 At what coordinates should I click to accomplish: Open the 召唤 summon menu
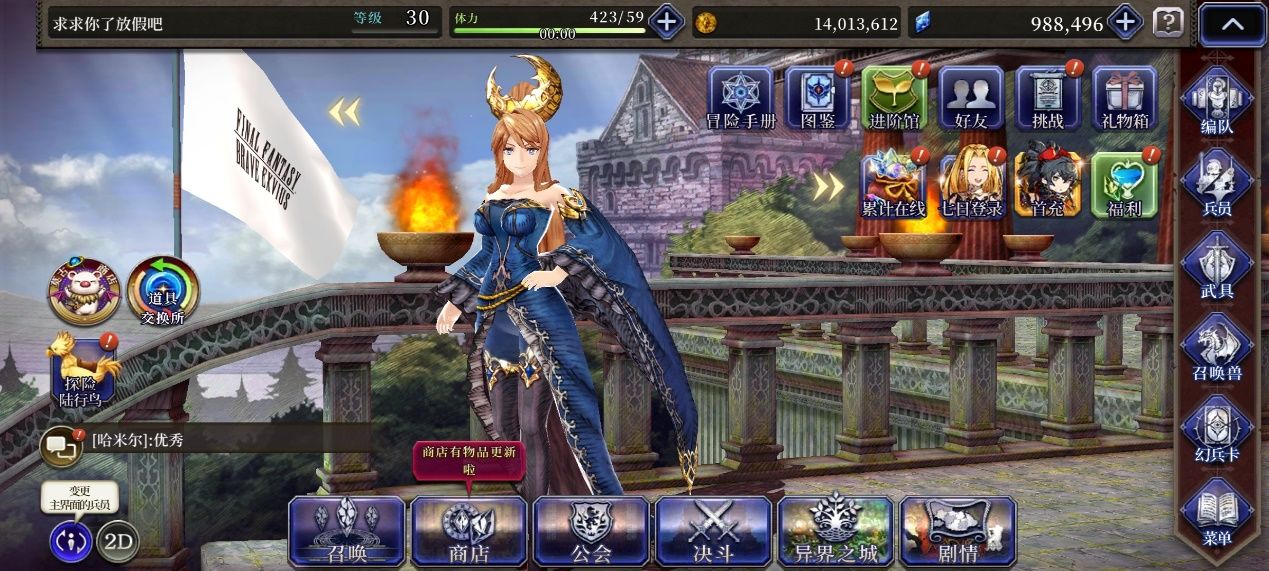(347, 530)
